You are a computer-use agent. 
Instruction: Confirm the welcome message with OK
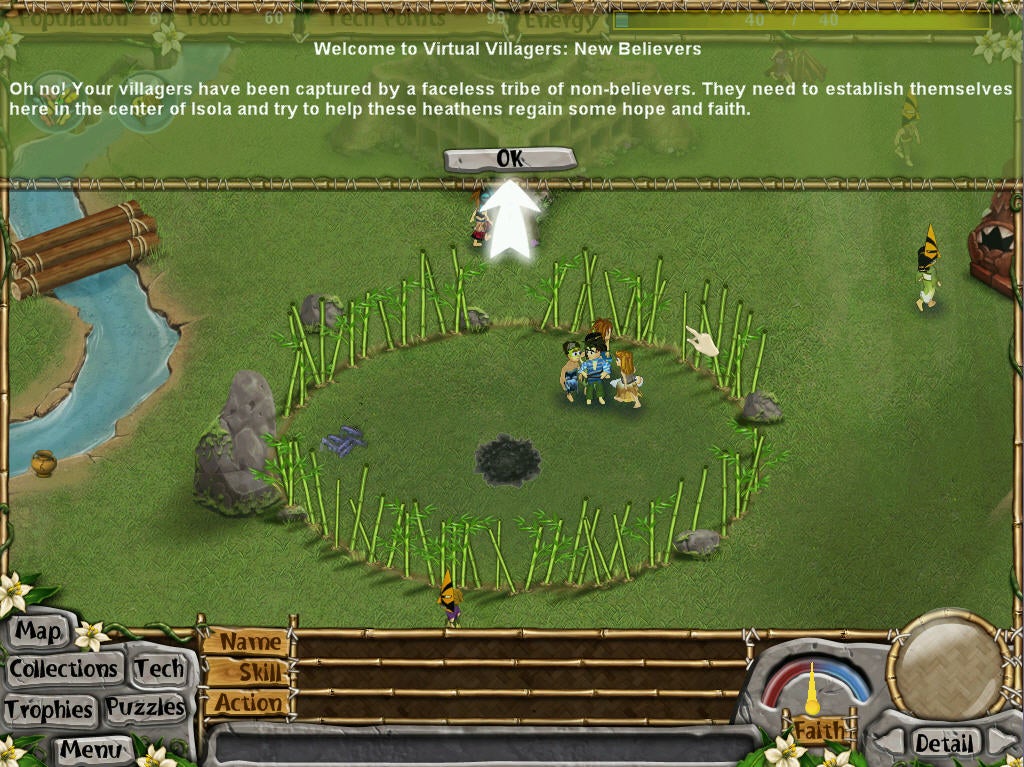510,159
